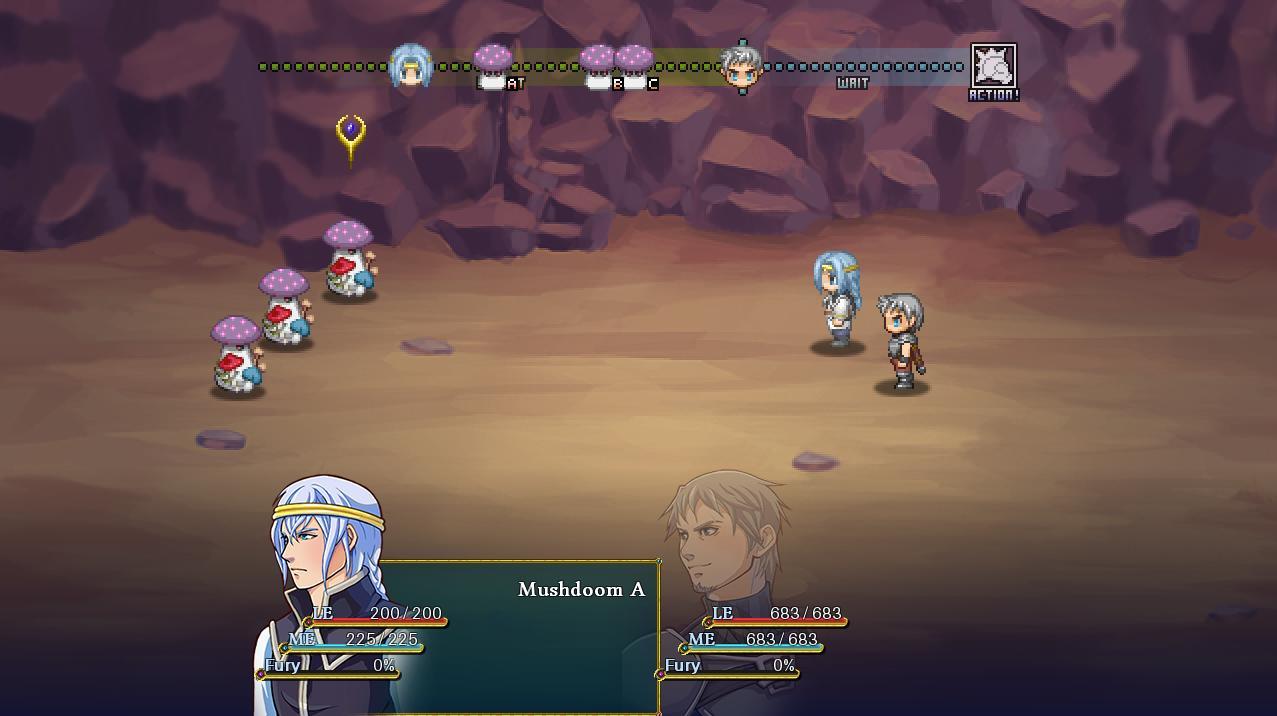Viewport: 1277px width, 716px height.
Task: Click the Mushdoom A turn bar marker
Action: click(x=492, y=66)
